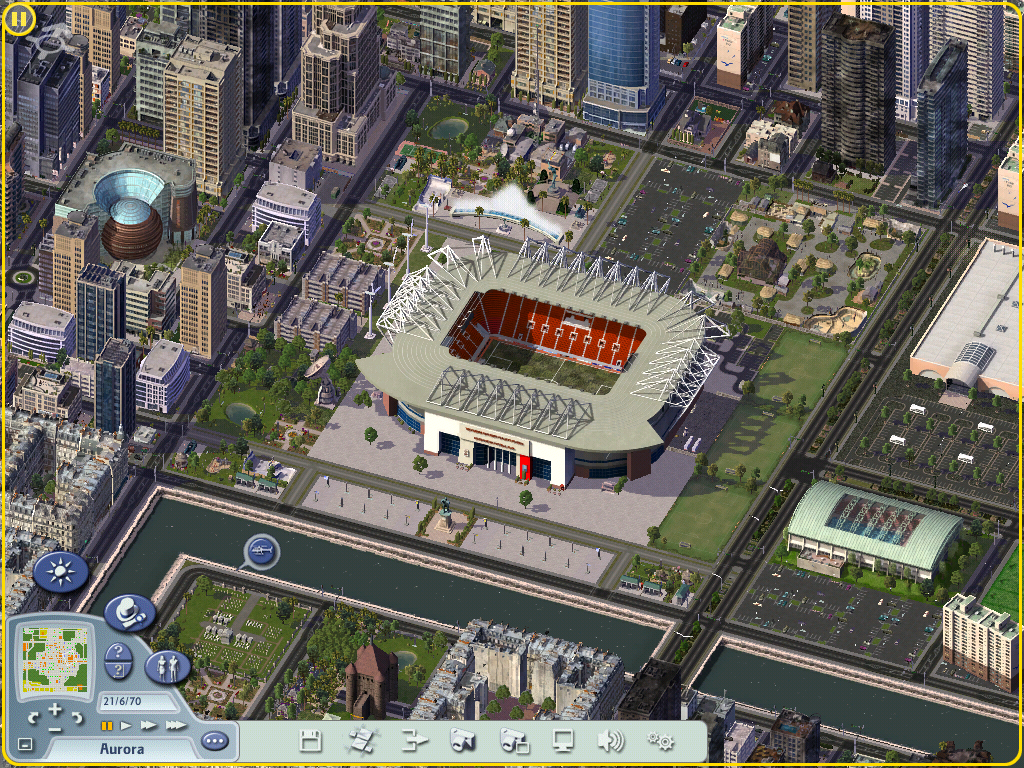The width and height of the screenshot is (1024, 768).
Task: Zoom in with the plus button
Action: tap(55, 709)
